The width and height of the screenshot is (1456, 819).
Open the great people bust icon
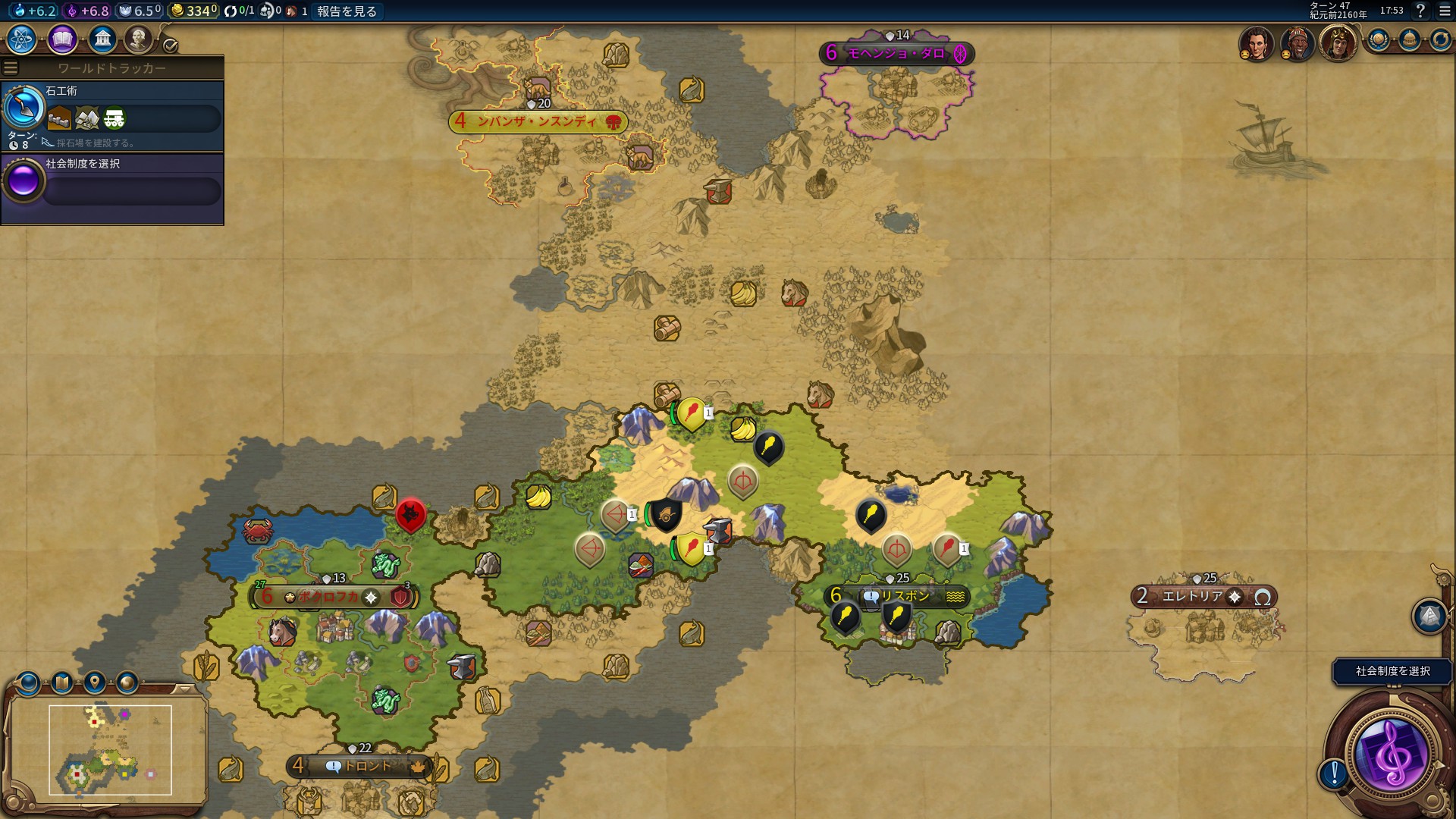(138, 39)
